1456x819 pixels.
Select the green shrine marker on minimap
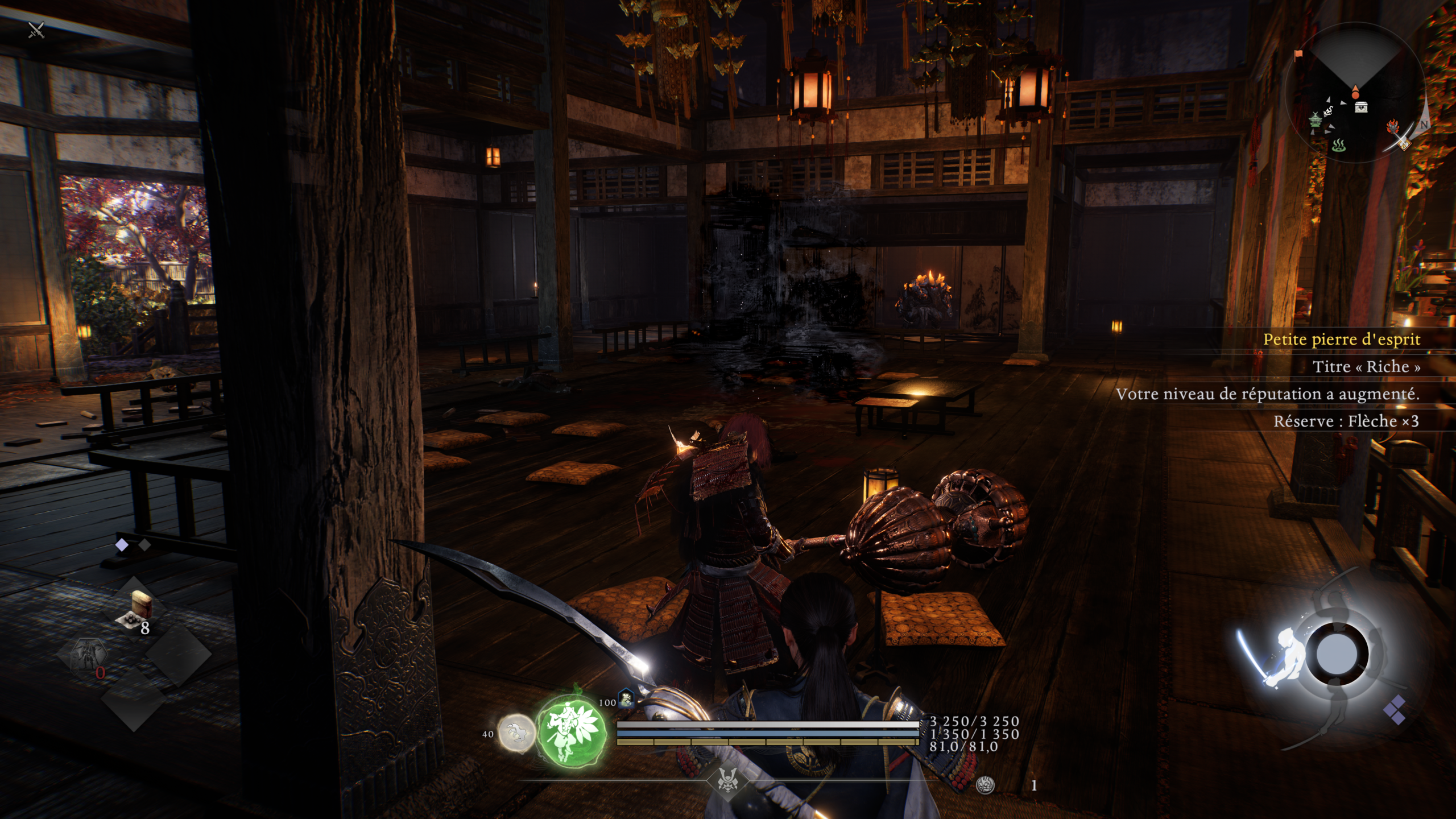[x=1316, y=119]
